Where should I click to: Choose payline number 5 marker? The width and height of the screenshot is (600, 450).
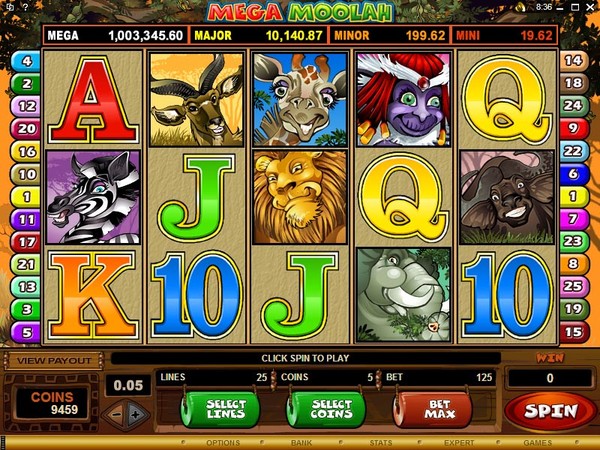click(25, 331)
